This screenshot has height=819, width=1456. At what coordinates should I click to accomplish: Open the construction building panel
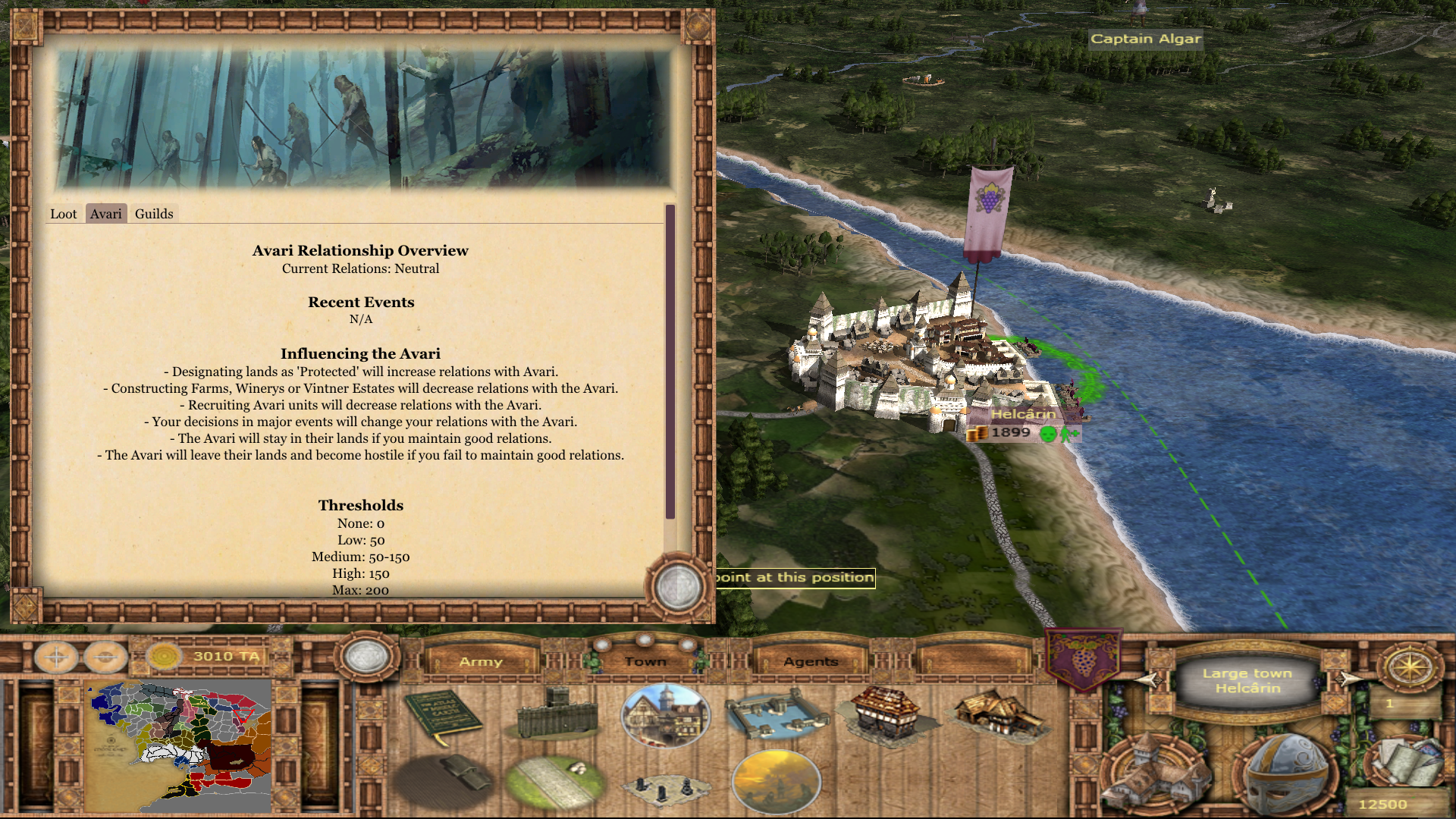(x=1154, y=773)
